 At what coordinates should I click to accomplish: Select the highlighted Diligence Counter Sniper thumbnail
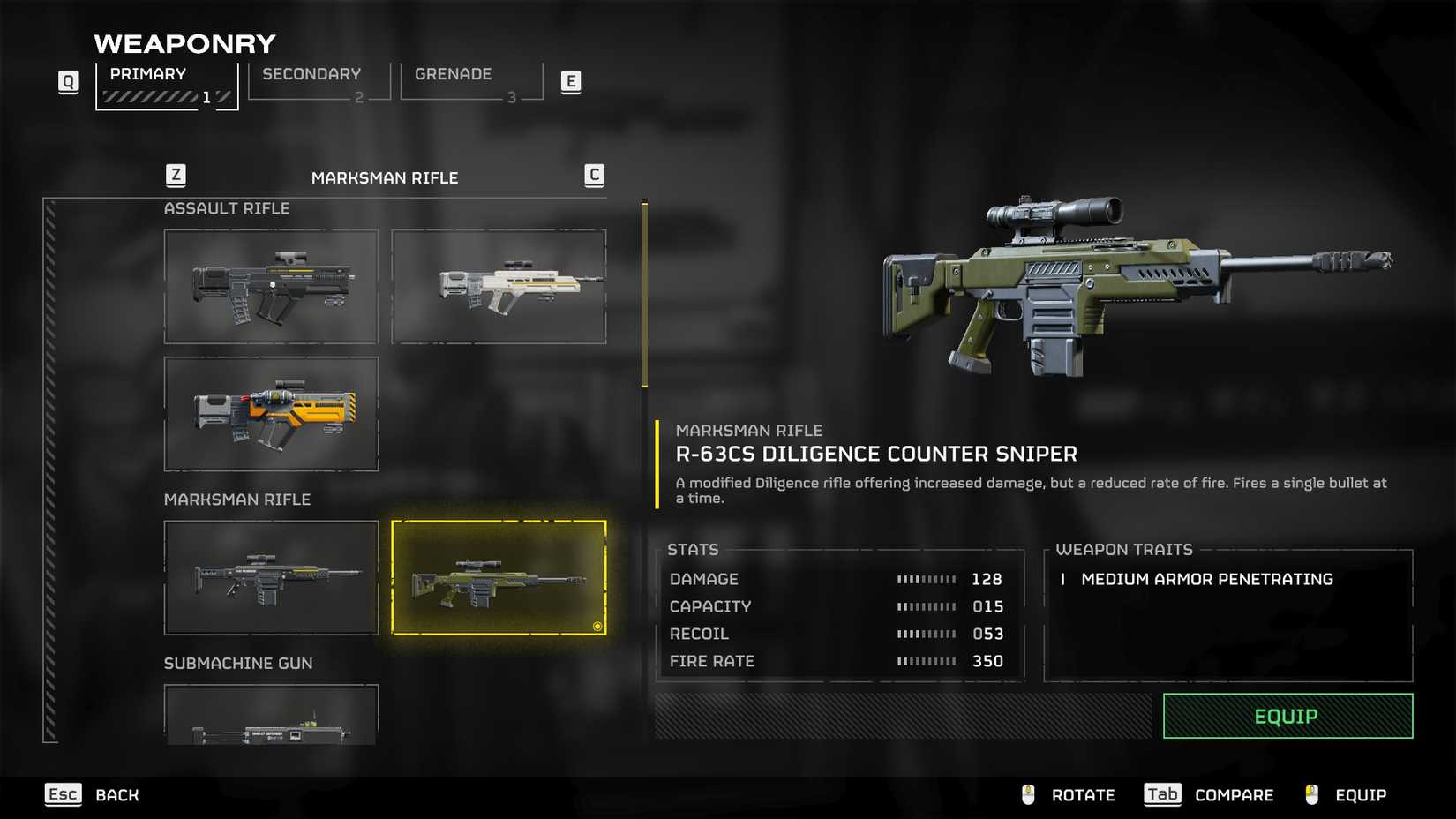pos(499,578)
